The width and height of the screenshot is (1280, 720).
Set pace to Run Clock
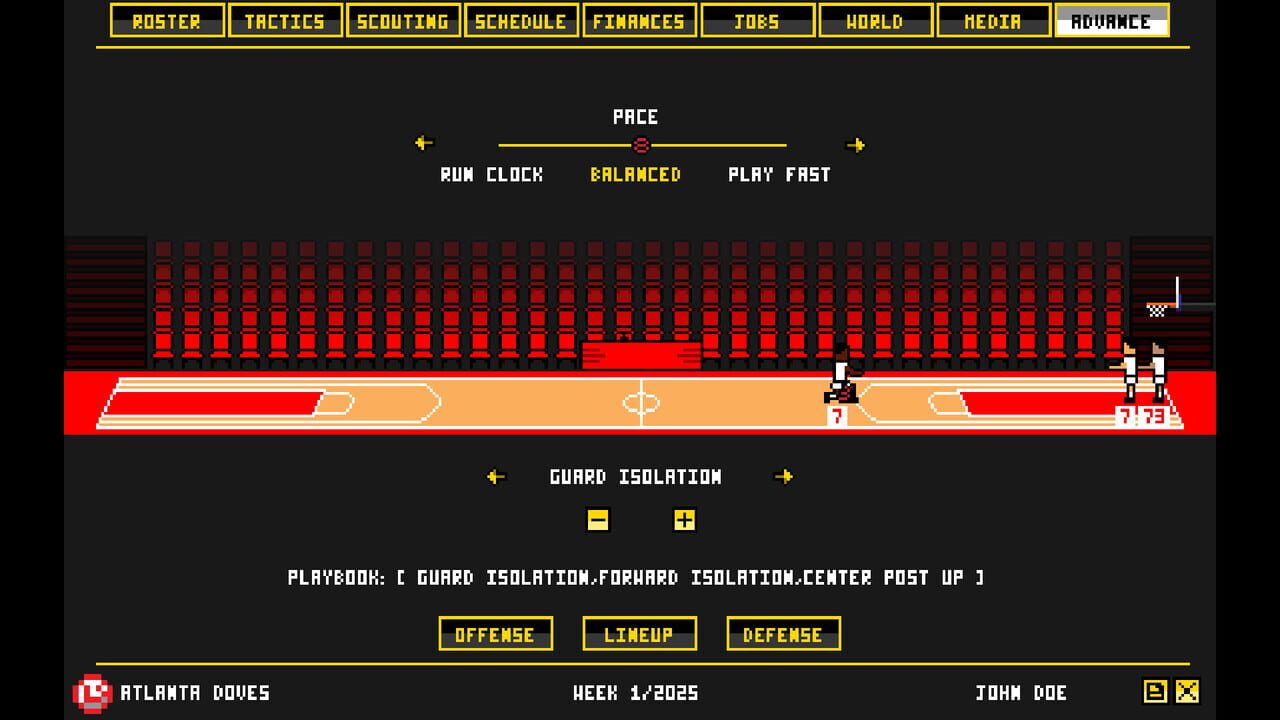pos(489,174)
